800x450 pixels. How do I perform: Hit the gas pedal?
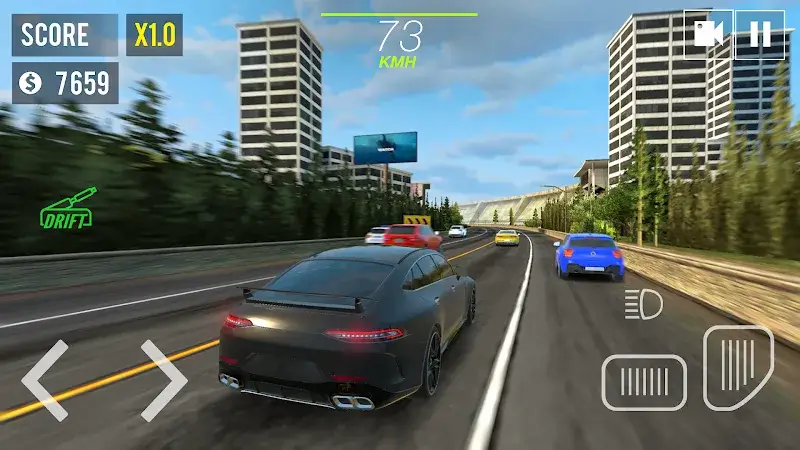(x=738, y=367)
